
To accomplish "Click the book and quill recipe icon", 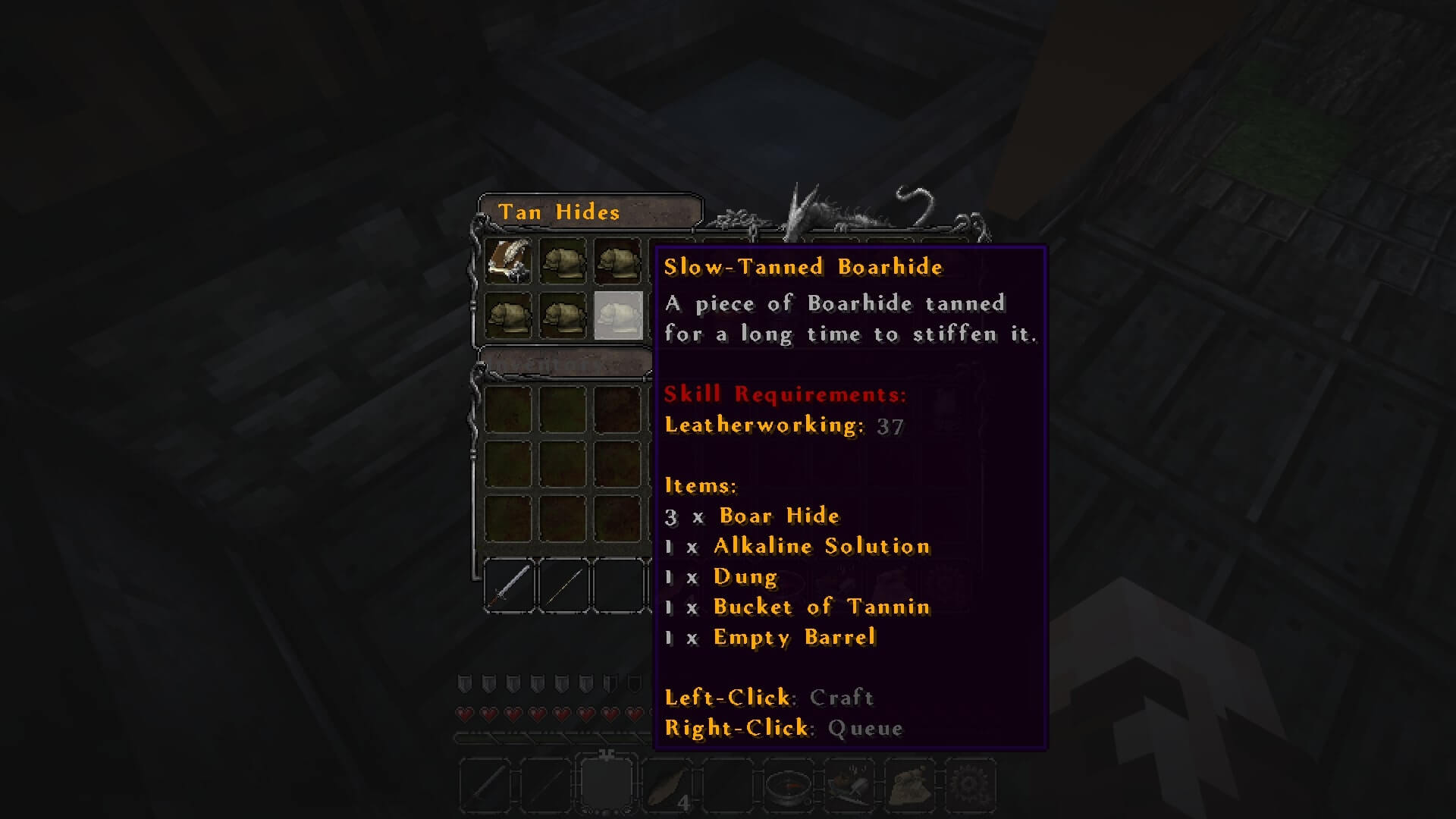I will coord(508,261).
